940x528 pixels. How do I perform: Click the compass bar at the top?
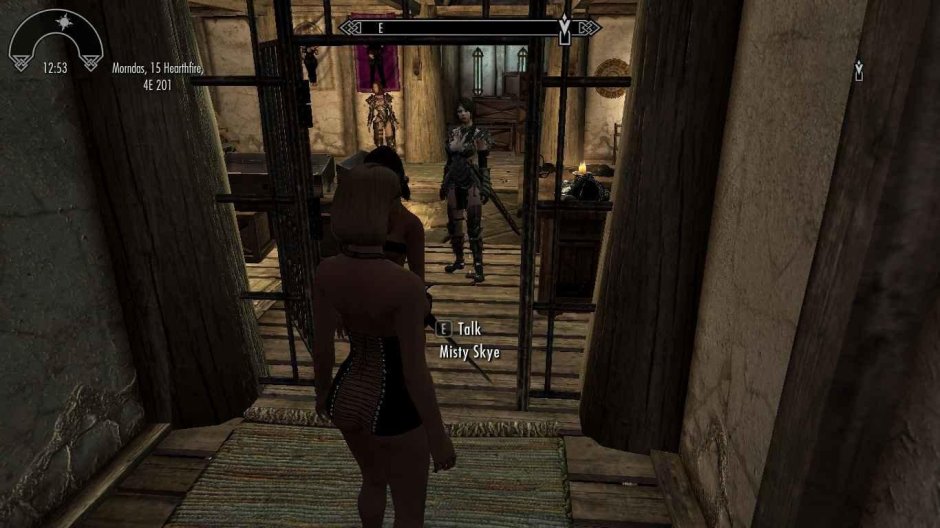point(468,28)
